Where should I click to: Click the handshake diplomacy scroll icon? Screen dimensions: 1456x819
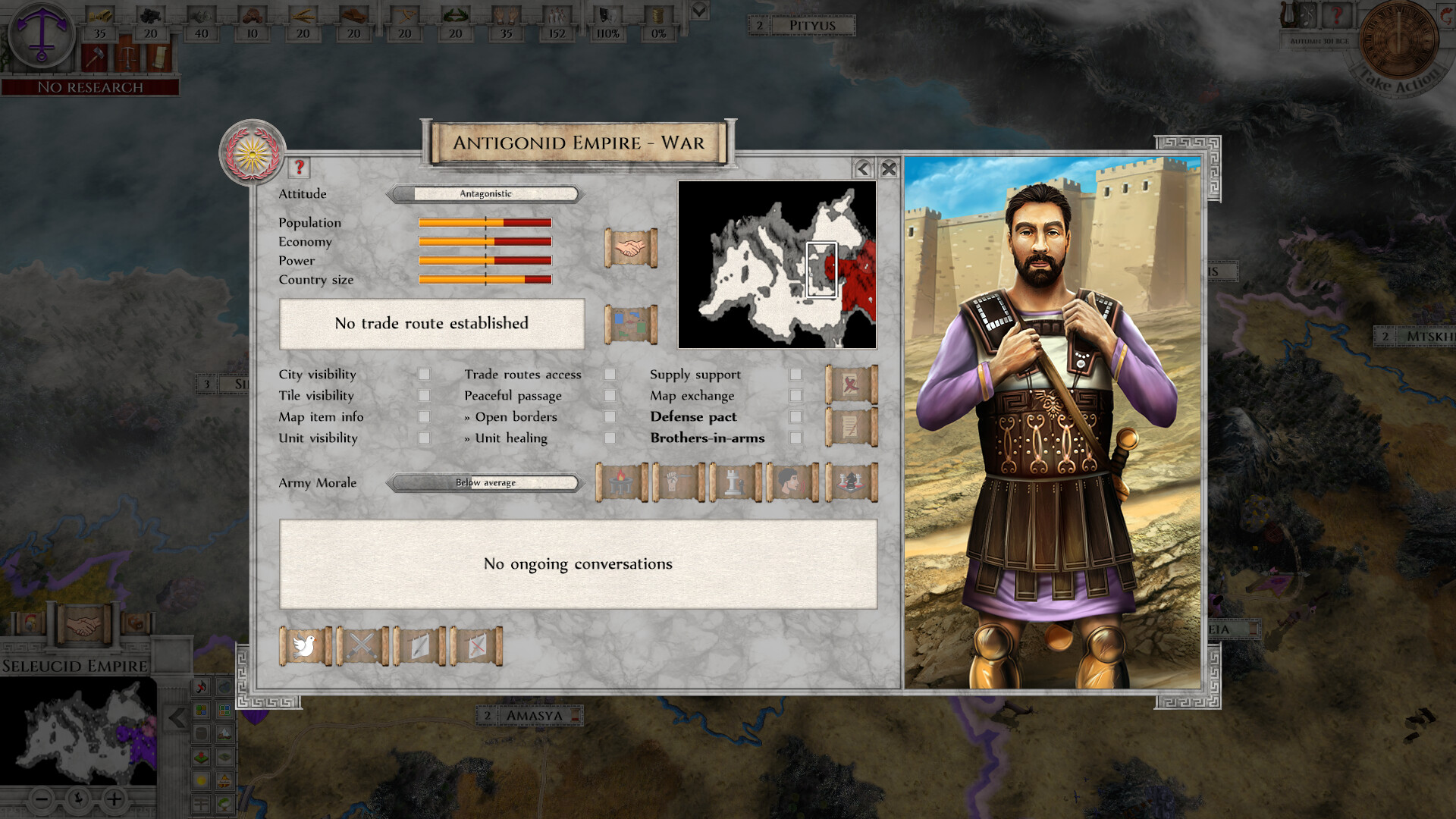click(x=631, y=248)
